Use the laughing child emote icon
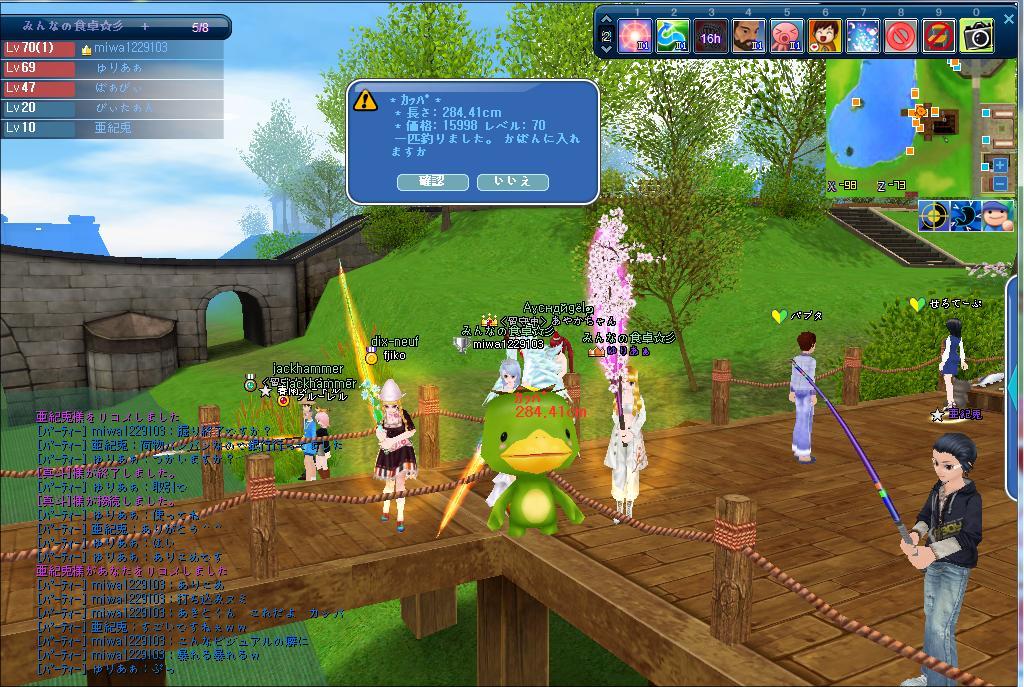The width and height of the screenshot is (1024, 687). 824,37
